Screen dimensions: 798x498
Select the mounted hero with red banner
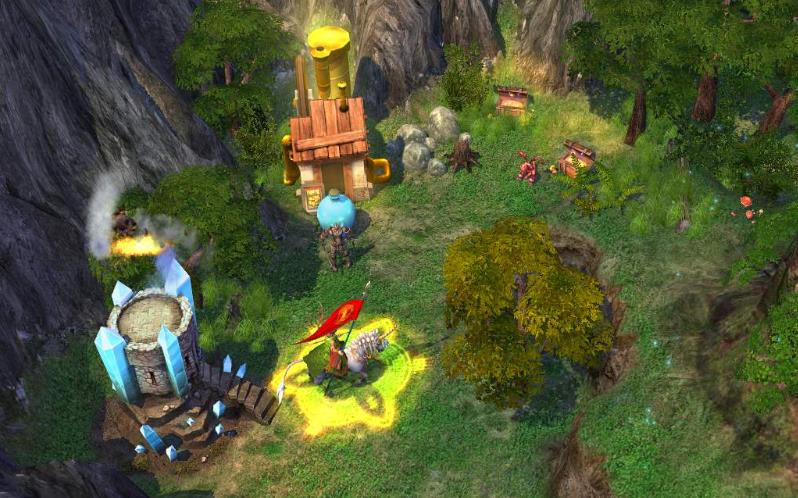(345, 353)
